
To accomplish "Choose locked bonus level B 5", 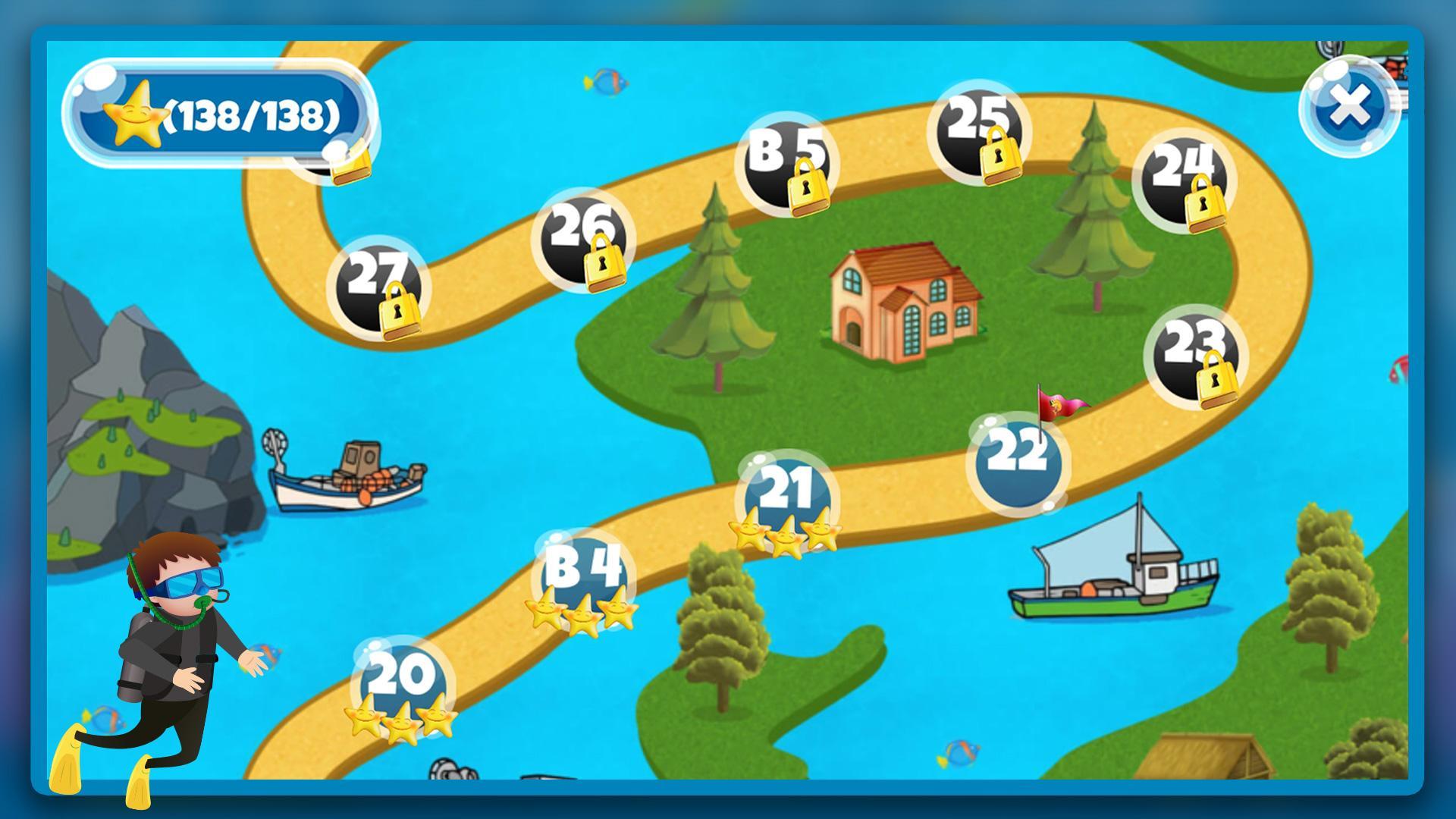I will click(x=786, y=165).
